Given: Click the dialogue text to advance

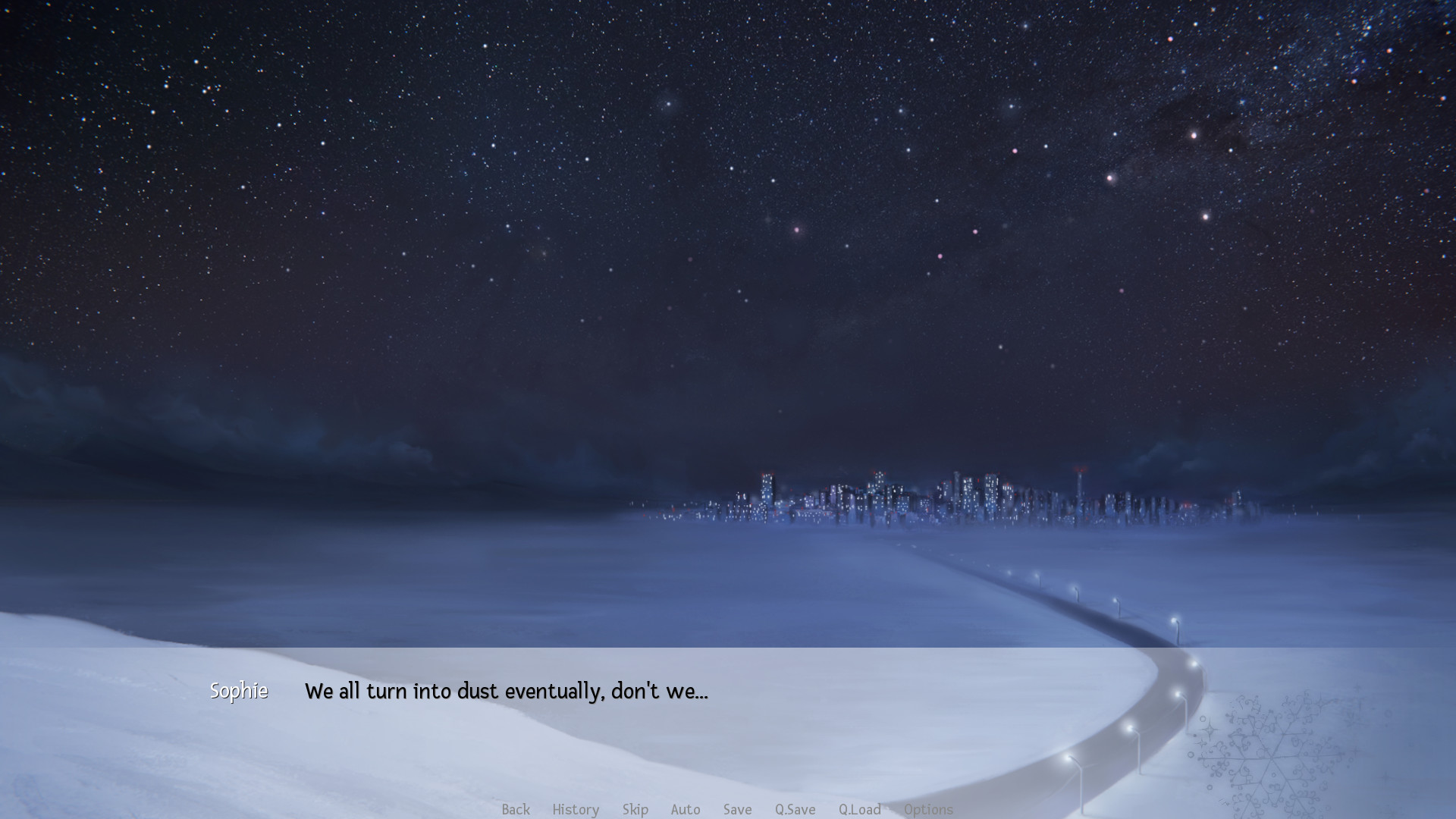Looking at the screenshot, I should click(x=506, y=691).
